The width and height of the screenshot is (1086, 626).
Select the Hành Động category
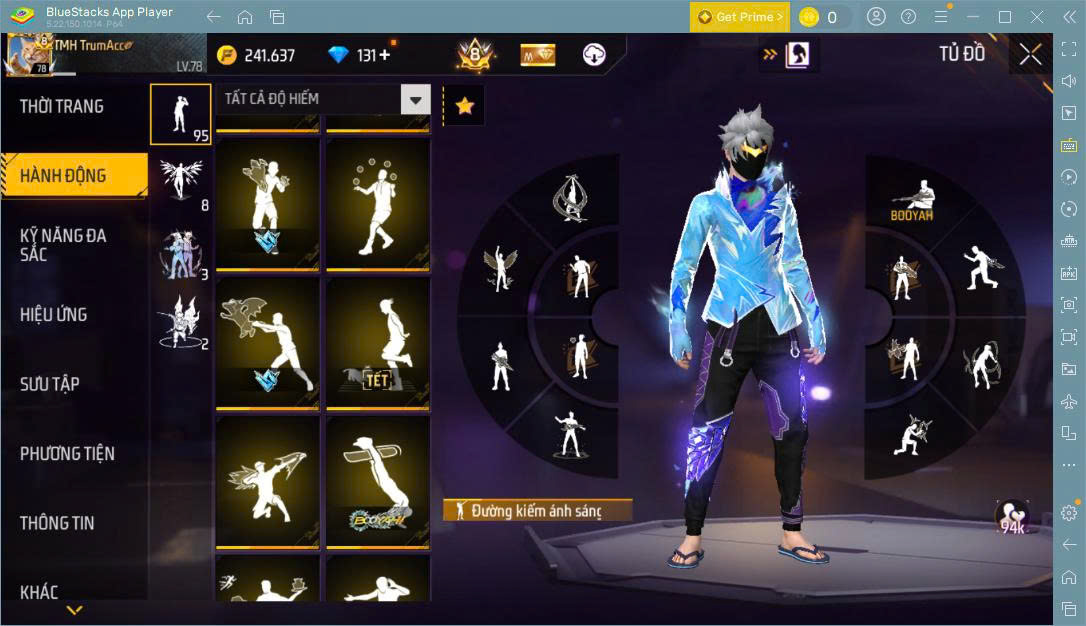[63, 176]
